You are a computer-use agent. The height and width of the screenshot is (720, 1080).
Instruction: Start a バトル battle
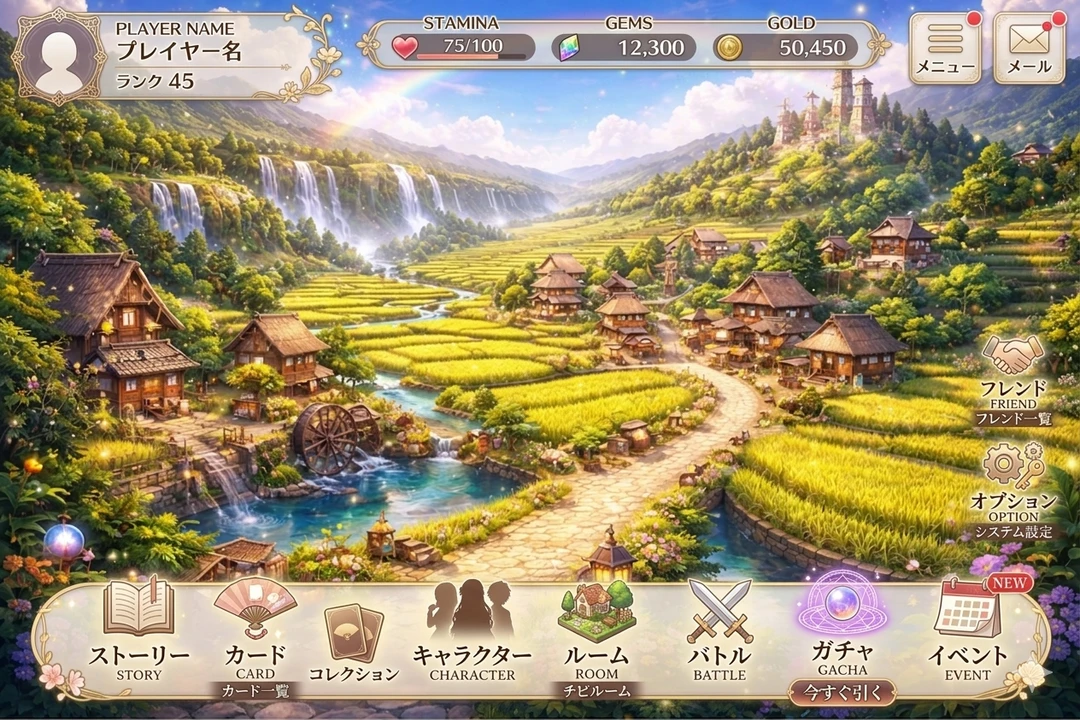click(720, 630)
